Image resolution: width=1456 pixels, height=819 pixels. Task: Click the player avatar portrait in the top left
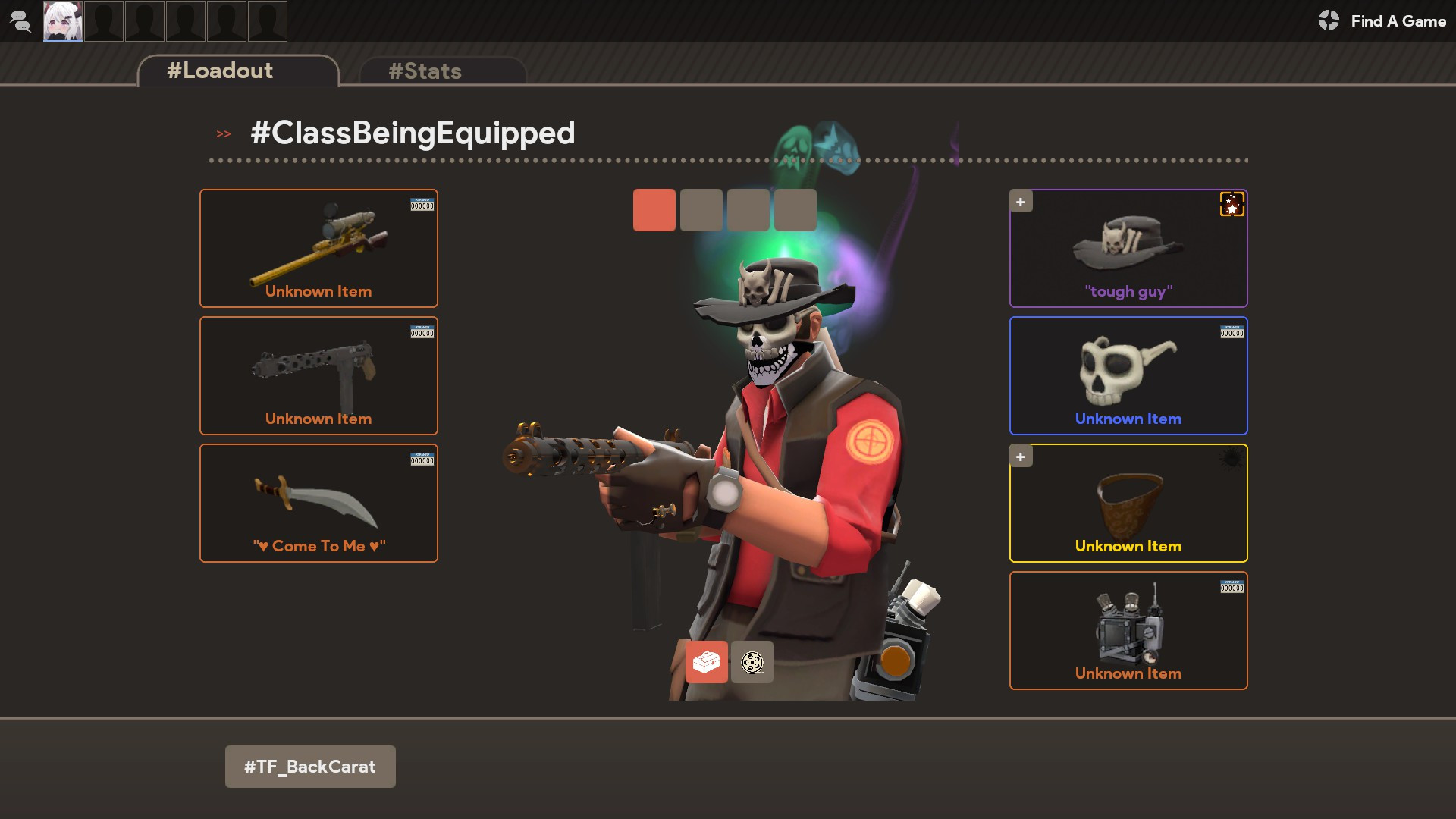pyautogui.click(x=63, y=21)
